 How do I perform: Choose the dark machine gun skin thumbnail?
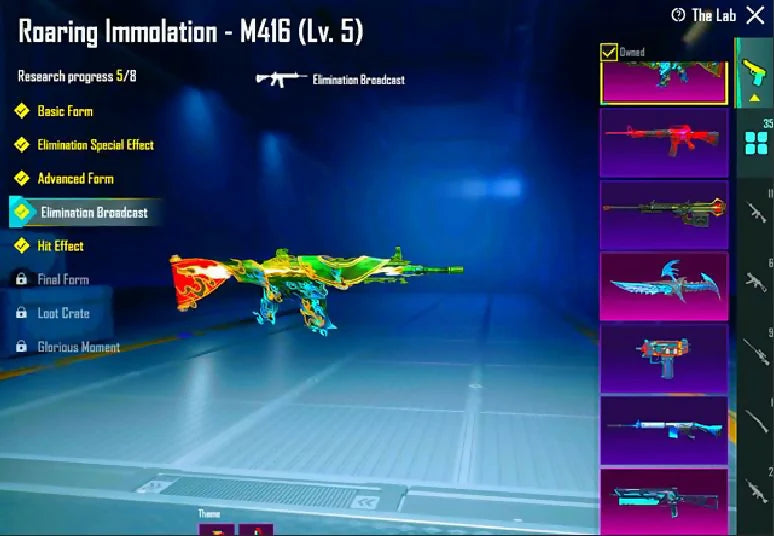coord(664,214)
